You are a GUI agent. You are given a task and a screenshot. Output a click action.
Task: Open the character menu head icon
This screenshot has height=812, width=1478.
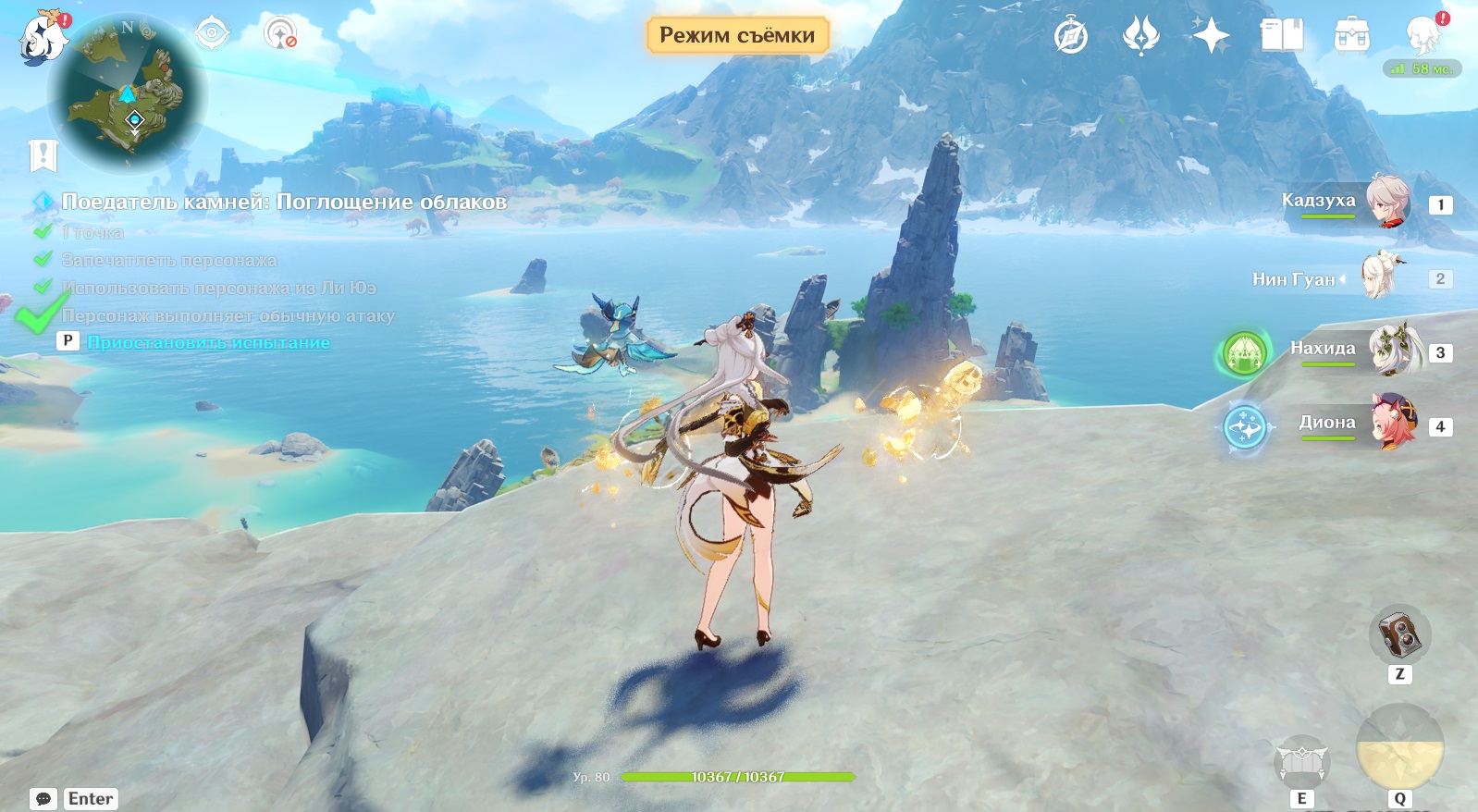pyautogui.click(x=1423, y=36)
